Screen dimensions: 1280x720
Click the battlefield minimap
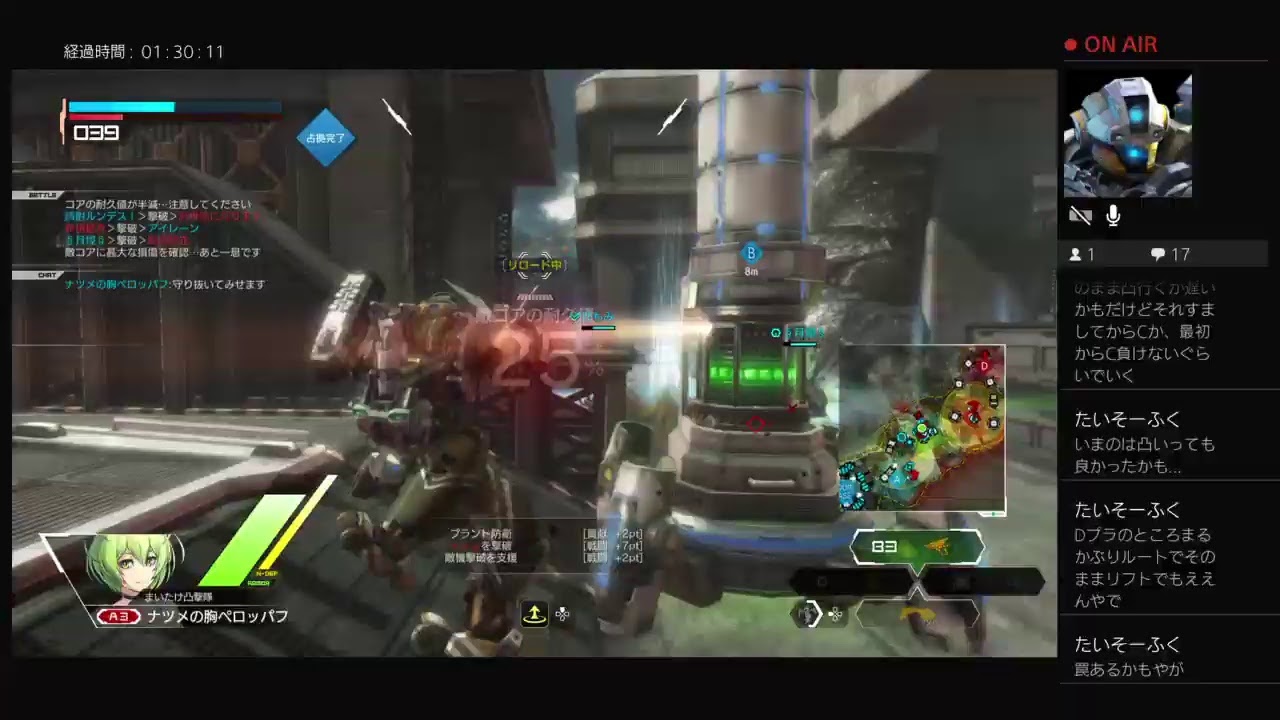click(x=921, y=429)
